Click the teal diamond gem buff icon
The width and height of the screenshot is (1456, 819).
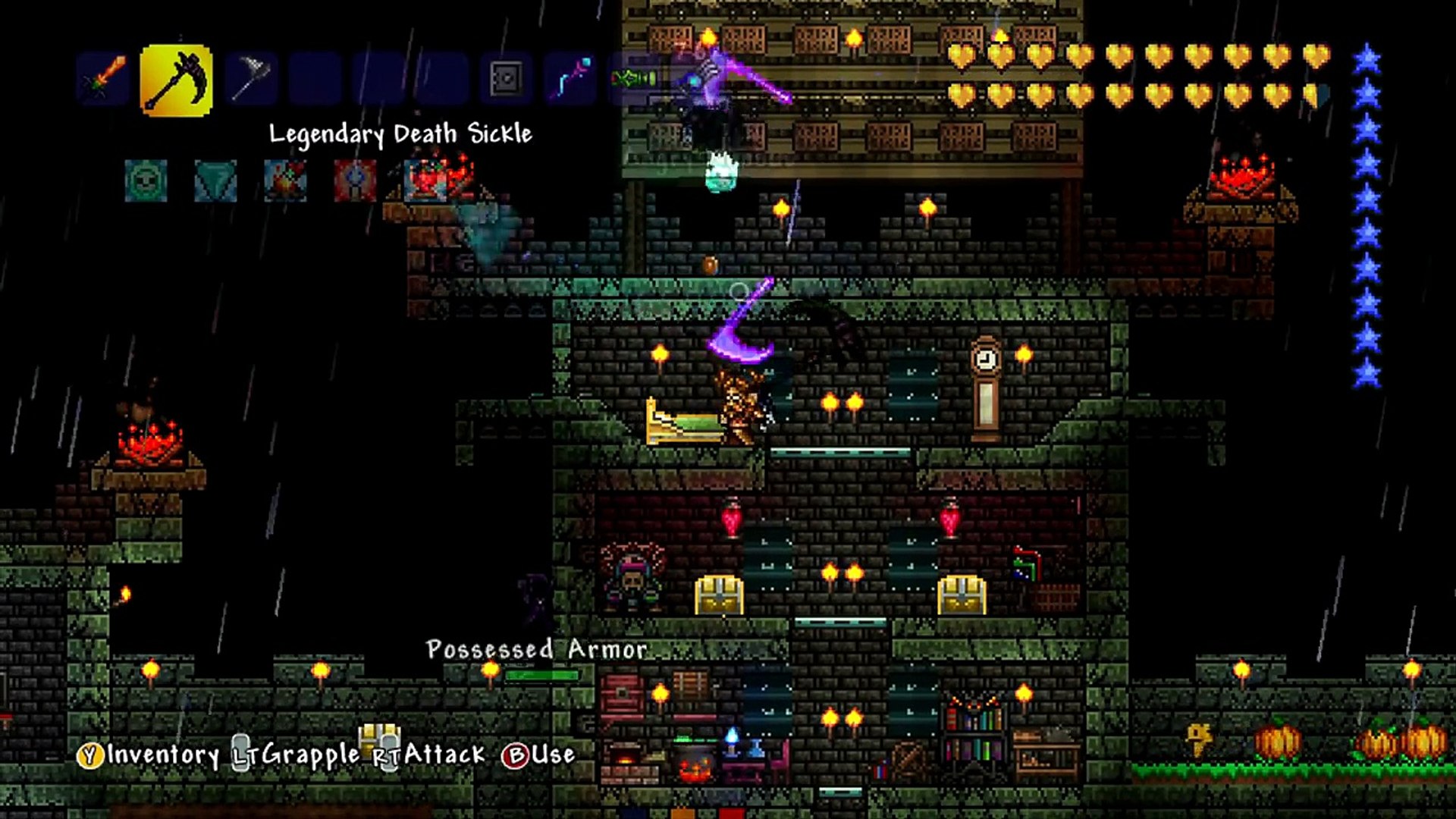coord(215,181)
